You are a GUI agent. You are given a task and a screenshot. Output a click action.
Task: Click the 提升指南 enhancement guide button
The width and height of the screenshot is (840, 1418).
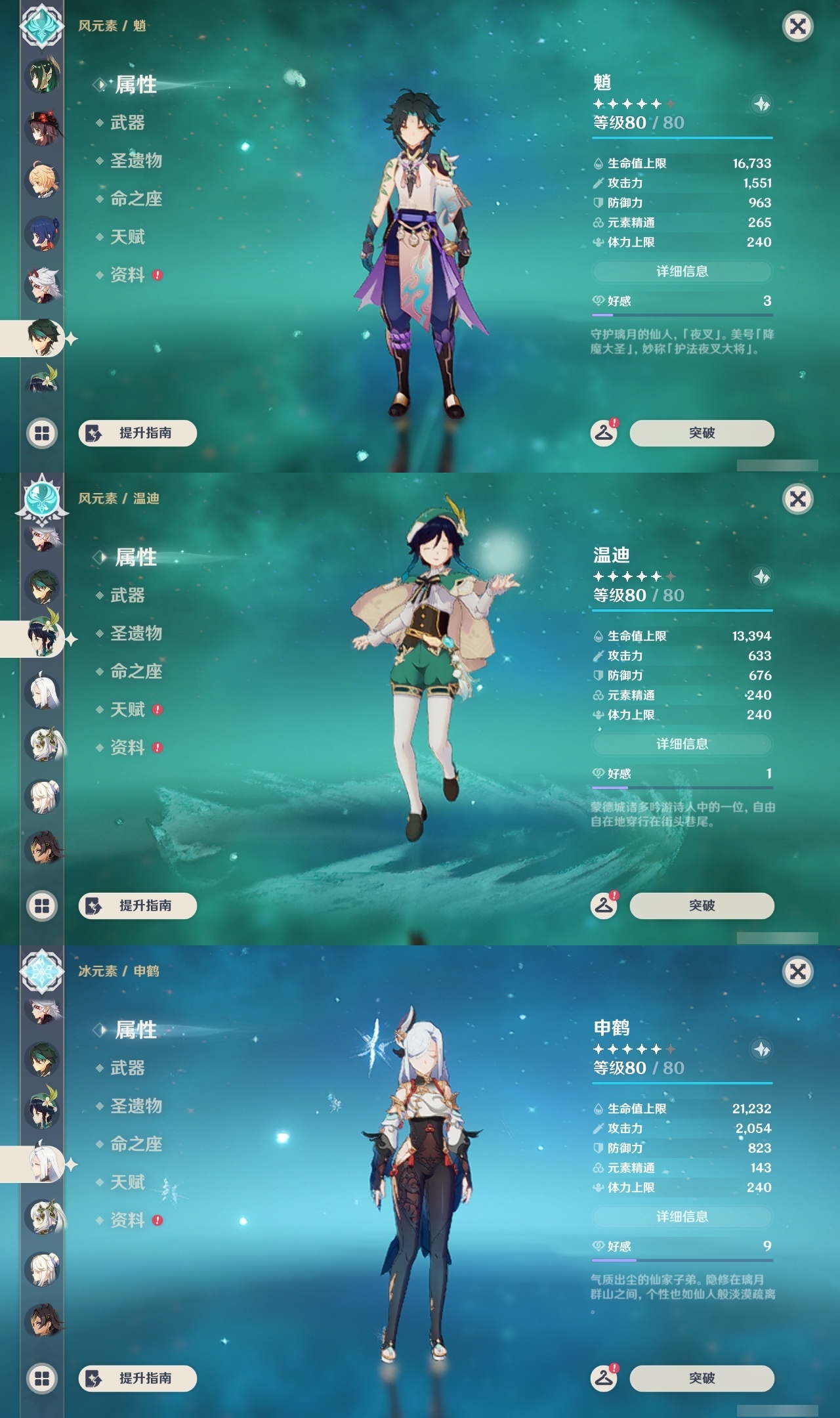click(139, 433)
